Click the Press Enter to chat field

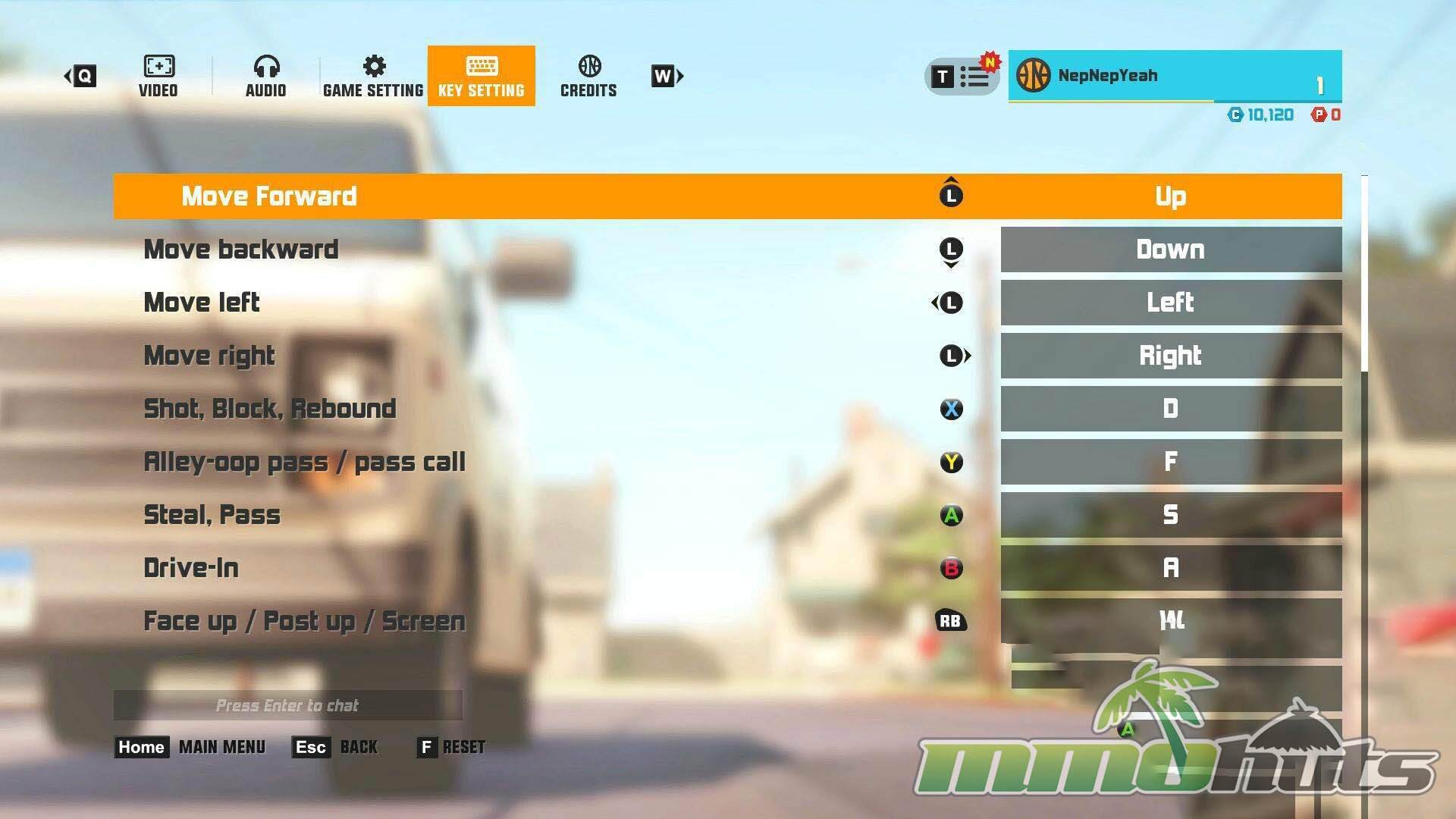point(288,704)
